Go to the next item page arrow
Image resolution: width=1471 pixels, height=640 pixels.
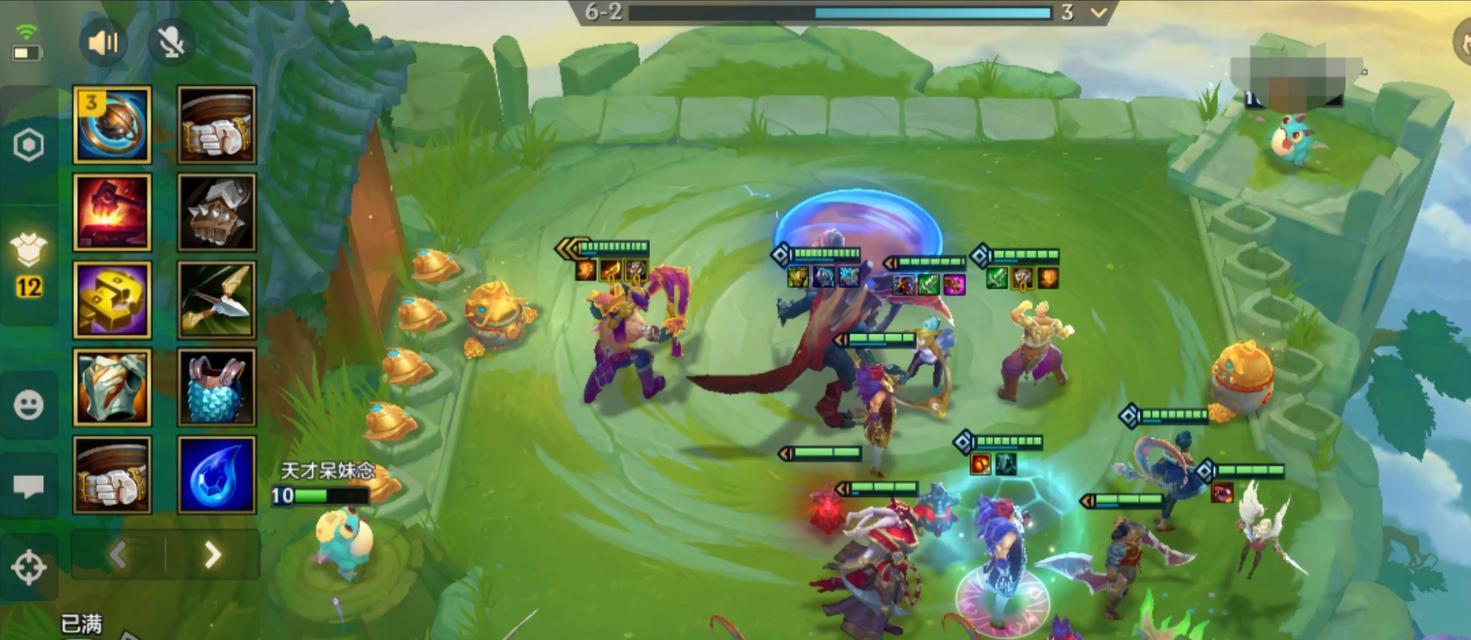212,554
